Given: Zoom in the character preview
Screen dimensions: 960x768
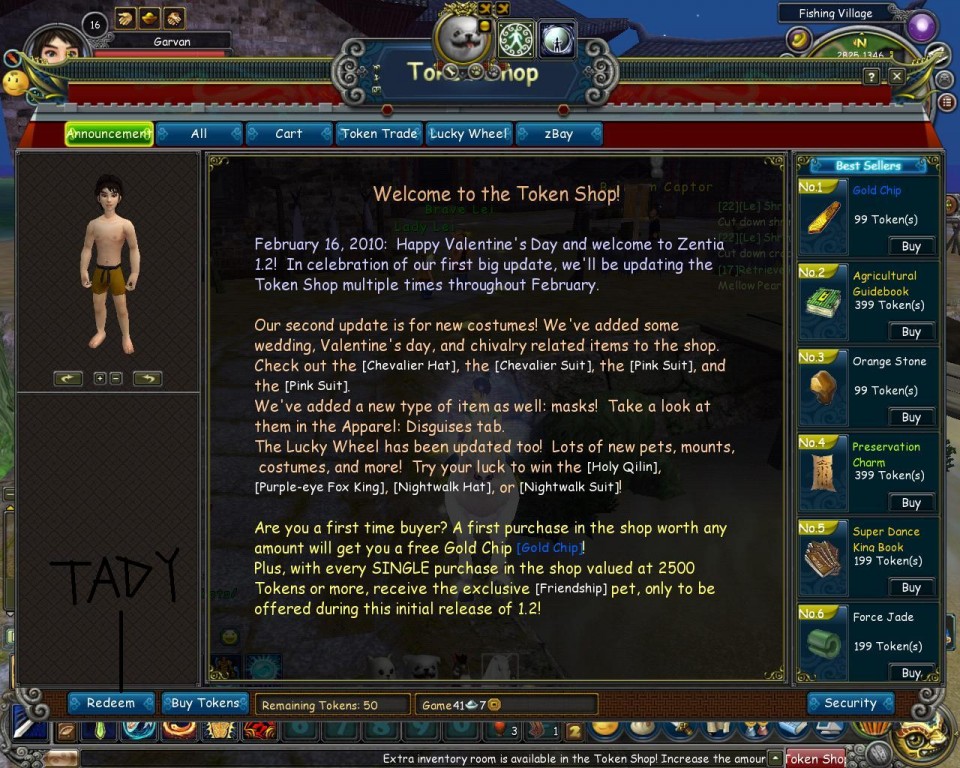Looking at the screenshot, I should coord(99,378).
